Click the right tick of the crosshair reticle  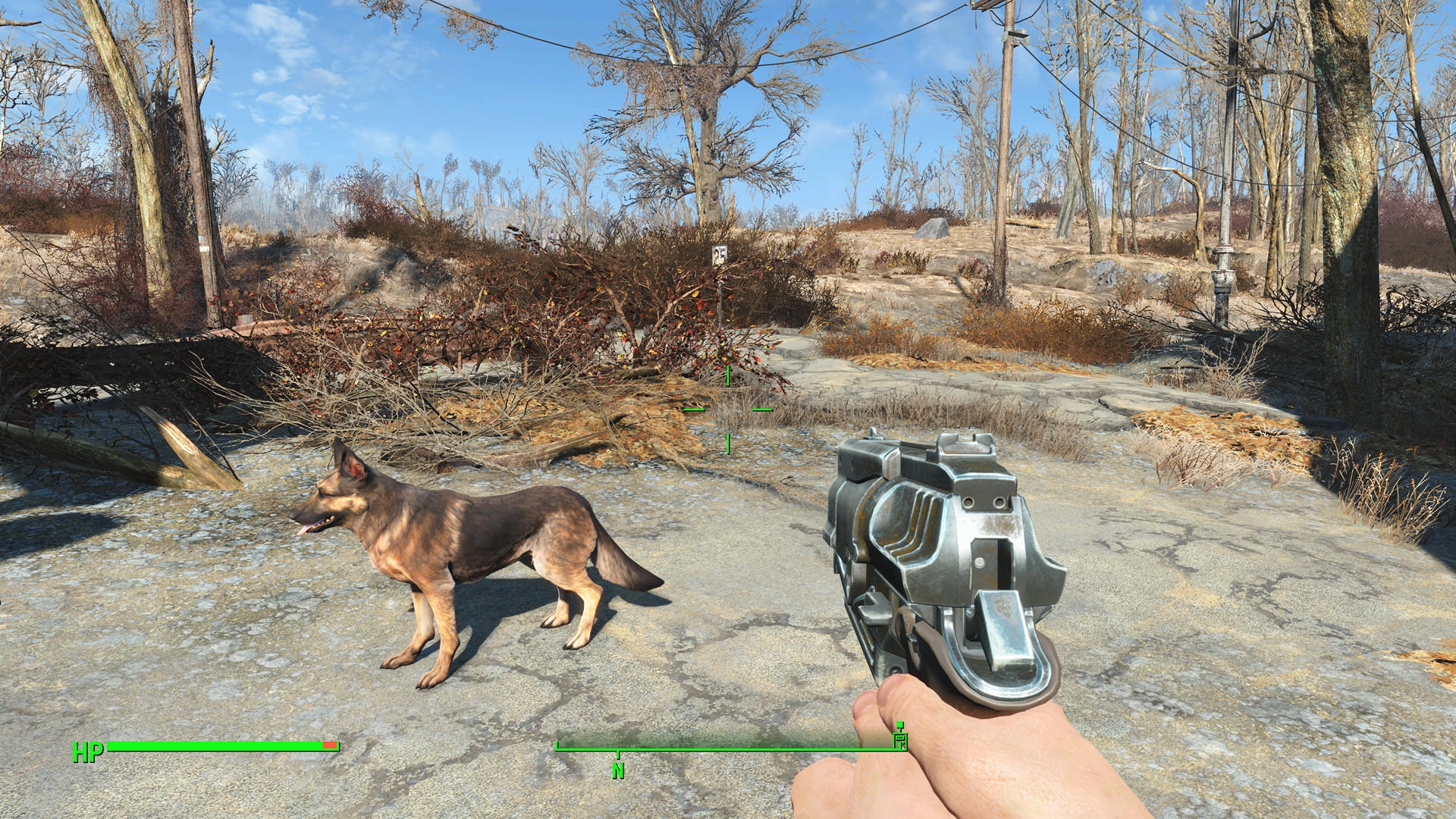[762, 409]
